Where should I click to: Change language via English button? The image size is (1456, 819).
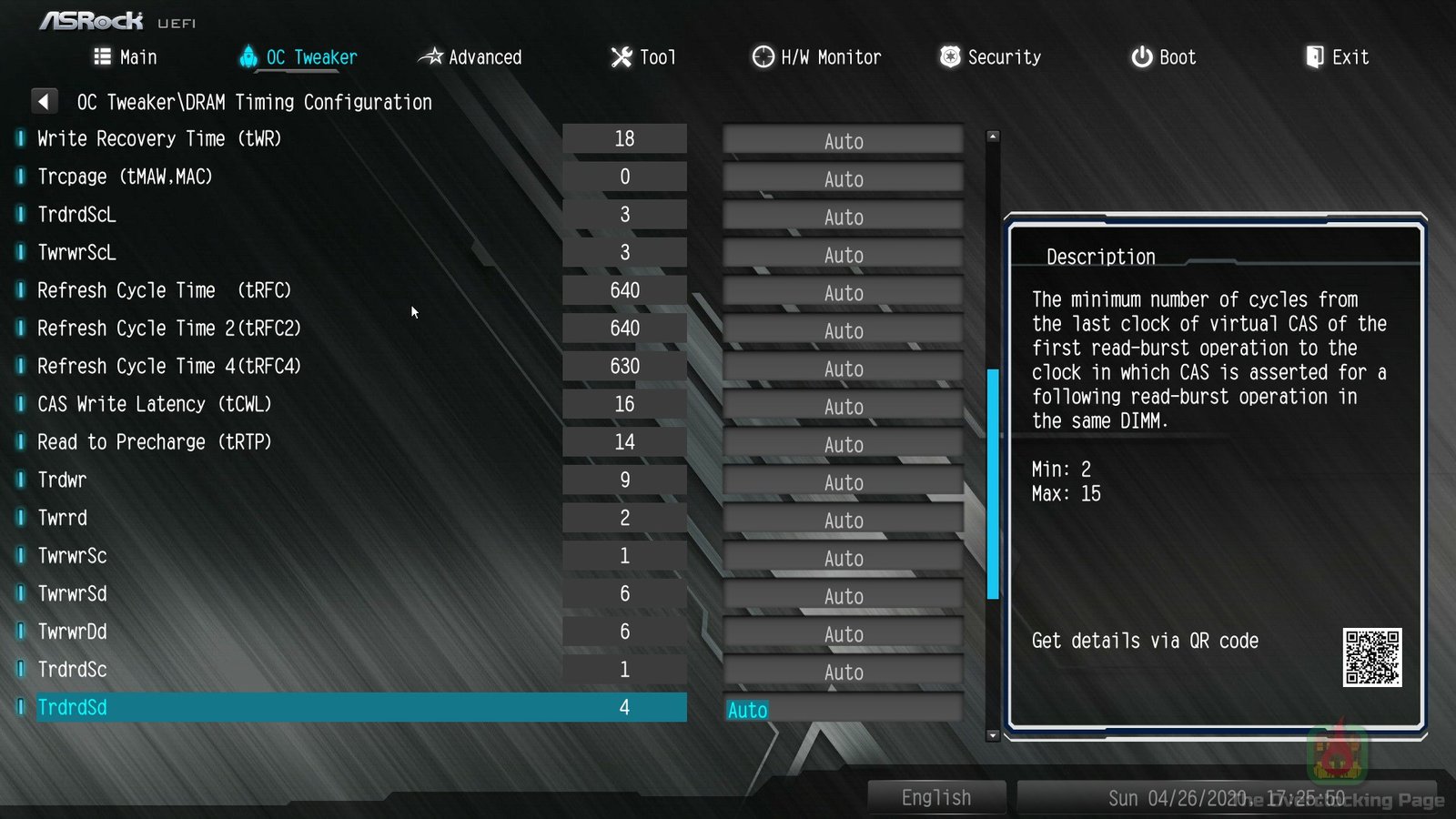point(936,797)
